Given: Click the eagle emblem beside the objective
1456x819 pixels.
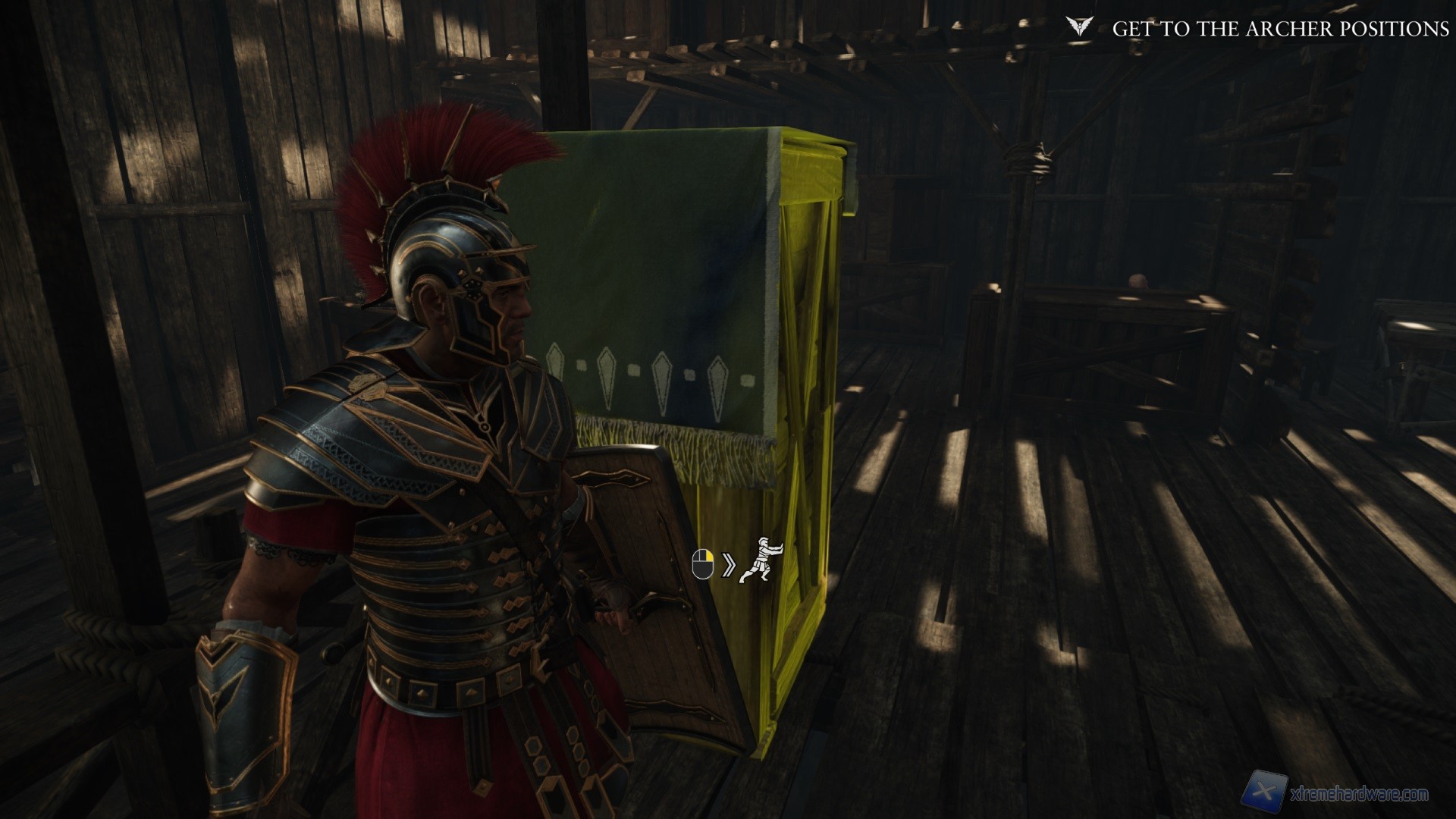Looking at the screenshot, I should (1078, 28).
